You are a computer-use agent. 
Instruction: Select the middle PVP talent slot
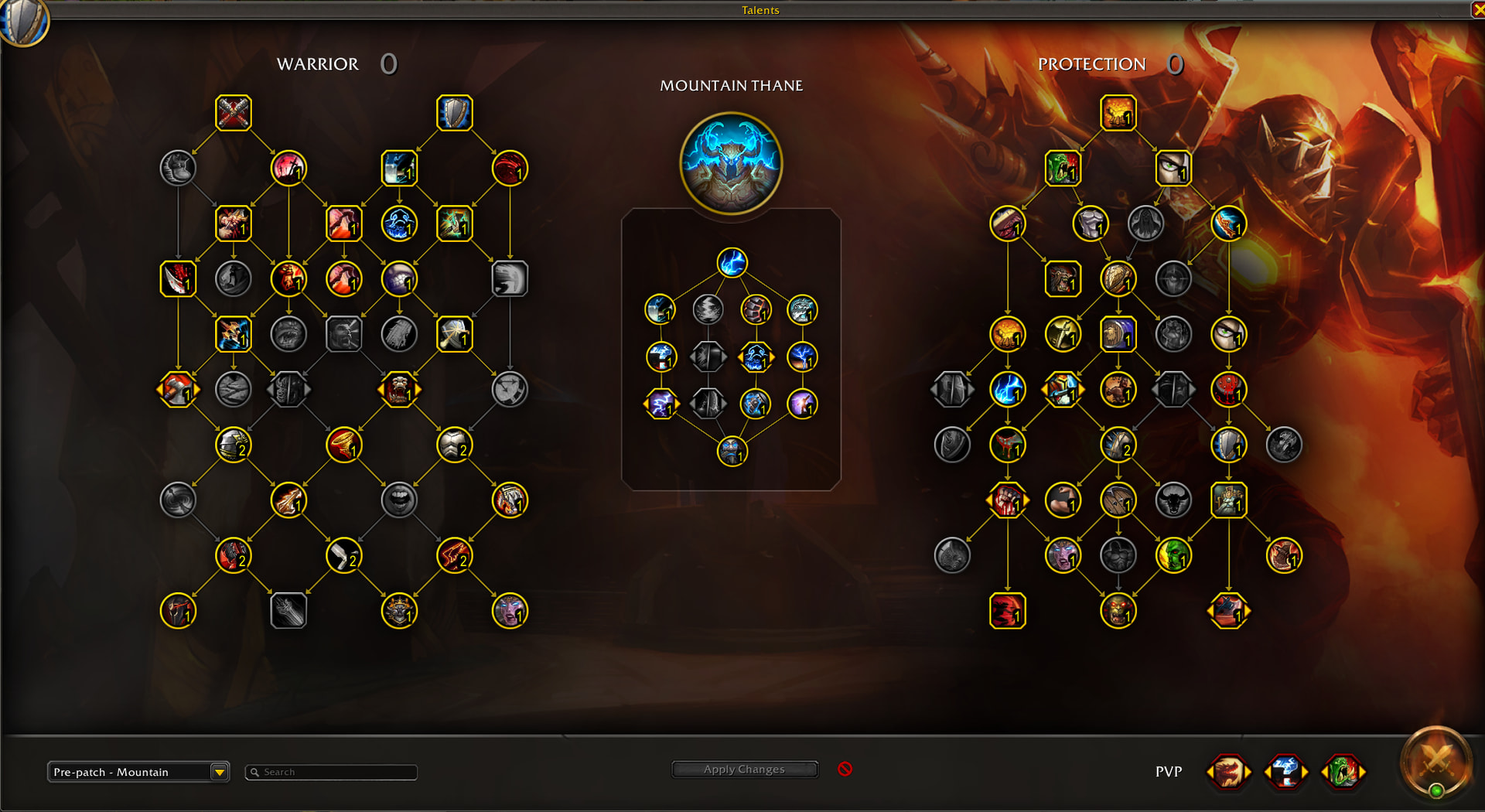[x=1285, y=772]
